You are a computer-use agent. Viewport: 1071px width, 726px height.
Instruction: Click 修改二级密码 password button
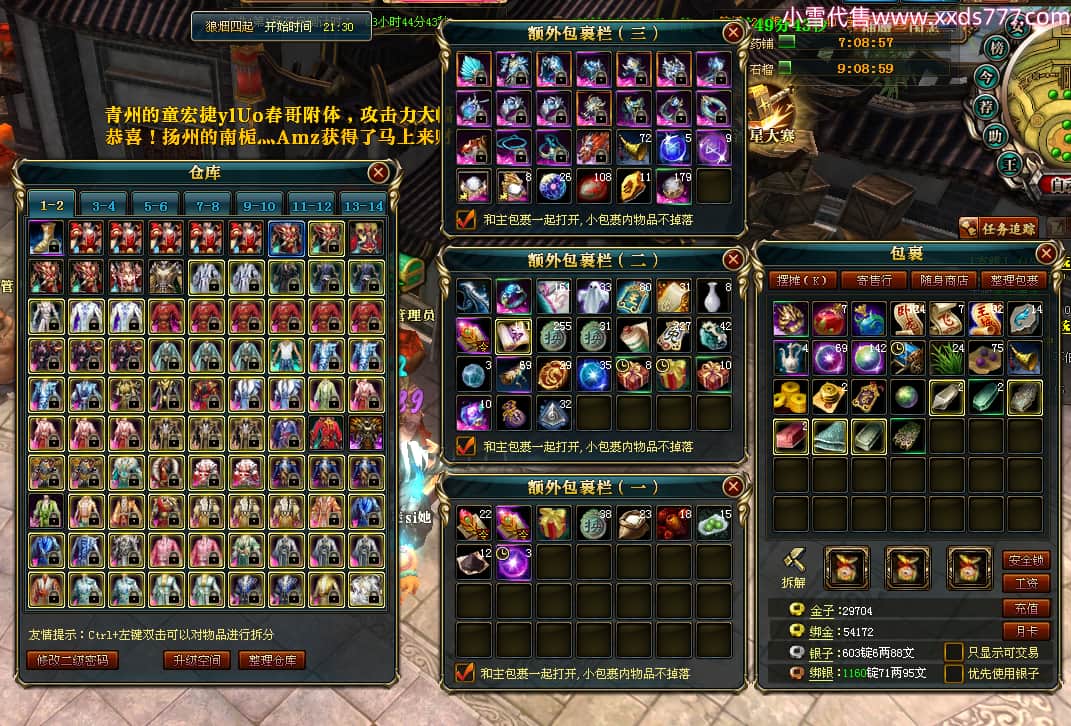(72, 660)
